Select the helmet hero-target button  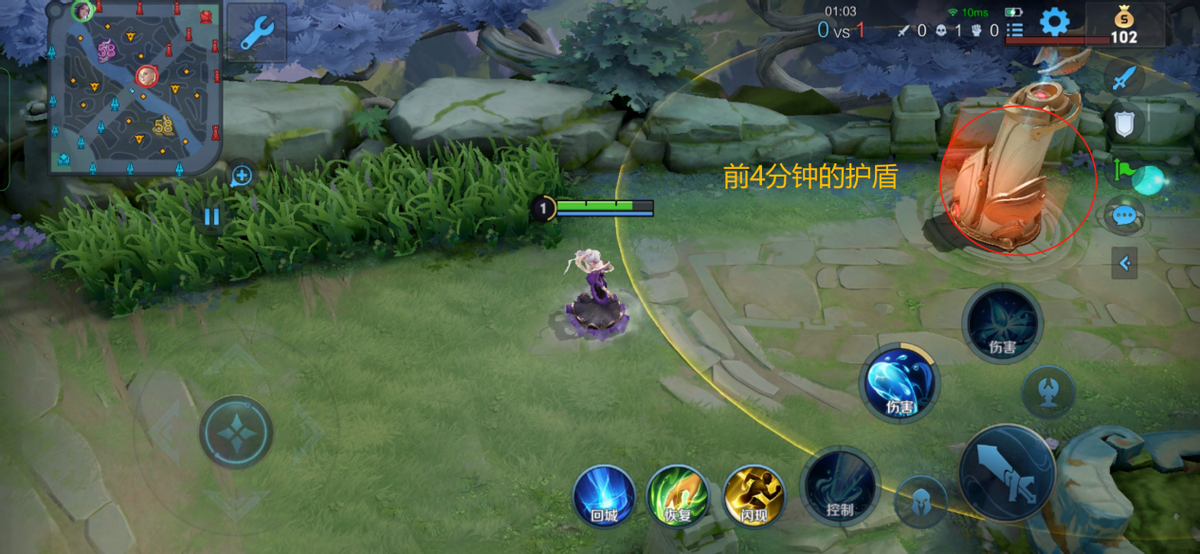921,502
